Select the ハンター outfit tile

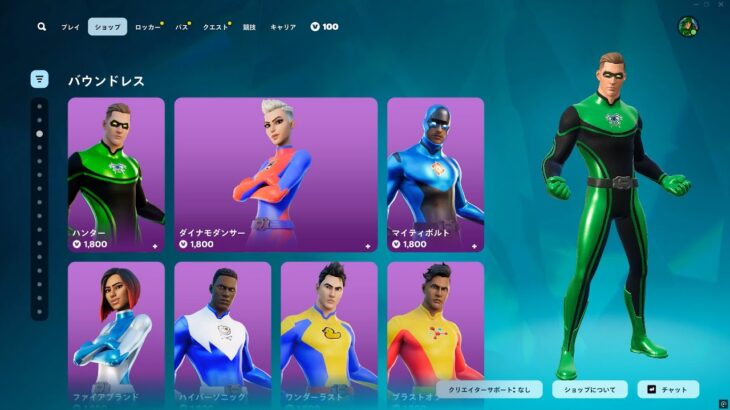click(x=116, y=174)
